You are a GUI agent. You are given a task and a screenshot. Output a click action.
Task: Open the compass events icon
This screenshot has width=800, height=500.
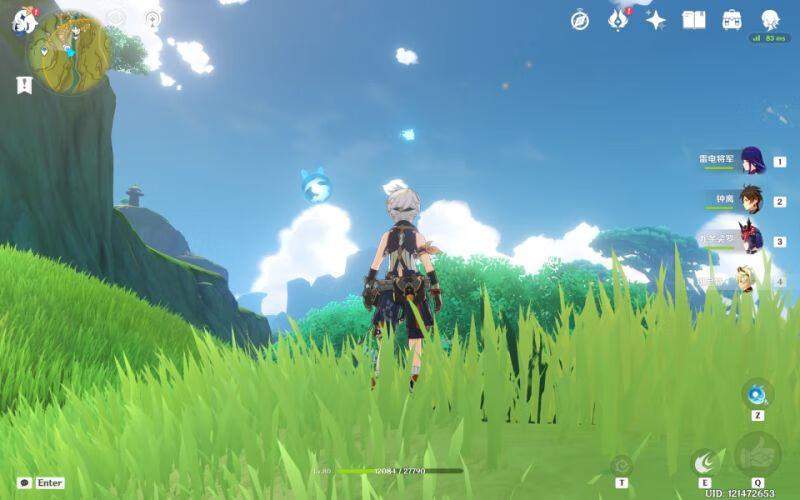580,20
